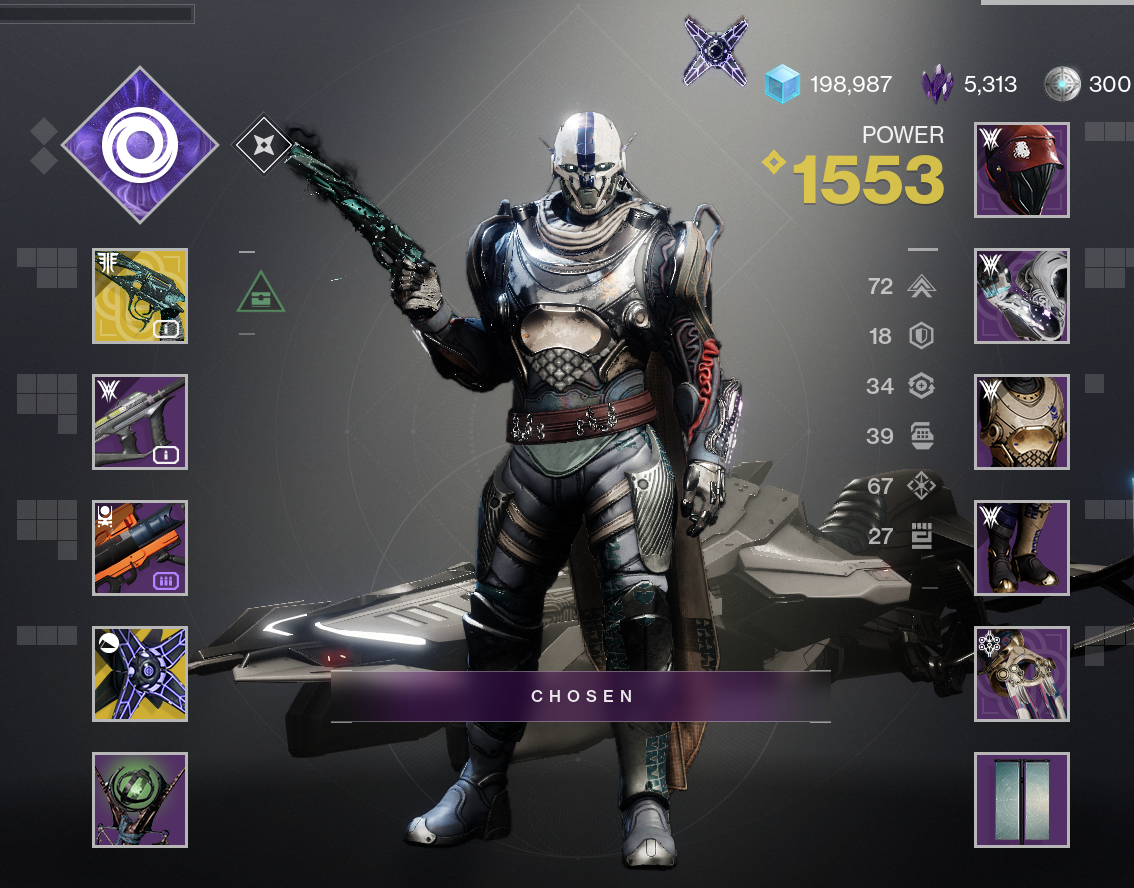Click the Chosen title banner
The height and width of the screenshot is (888, 1134).
pos(581,696)
